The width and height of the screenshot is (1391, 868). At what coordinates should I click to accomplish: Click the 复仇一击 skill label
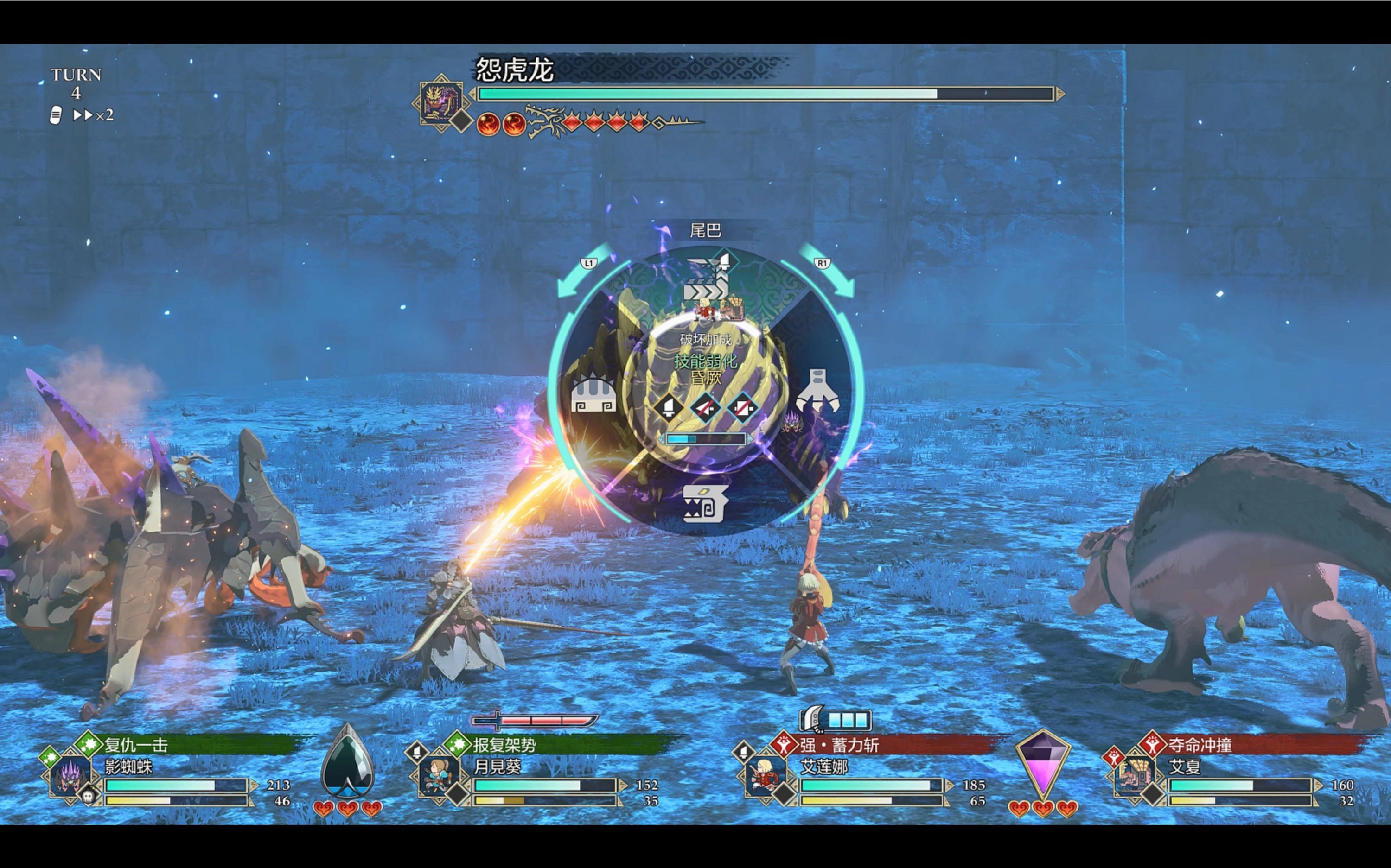[136, 745]
